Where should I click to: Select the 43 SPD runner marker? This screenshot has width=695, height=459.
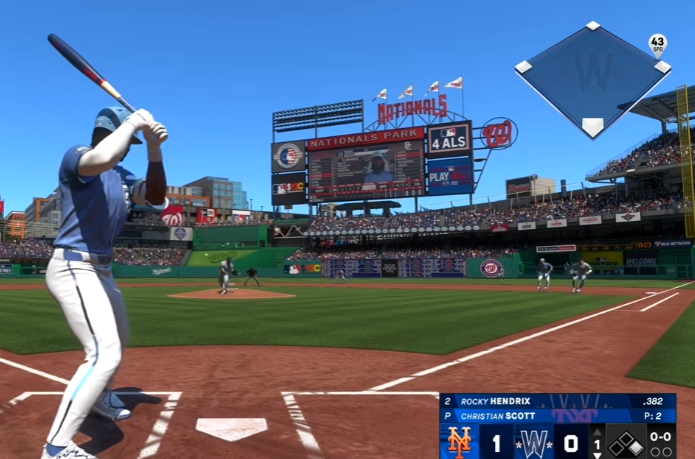click(x=657, y=44)
